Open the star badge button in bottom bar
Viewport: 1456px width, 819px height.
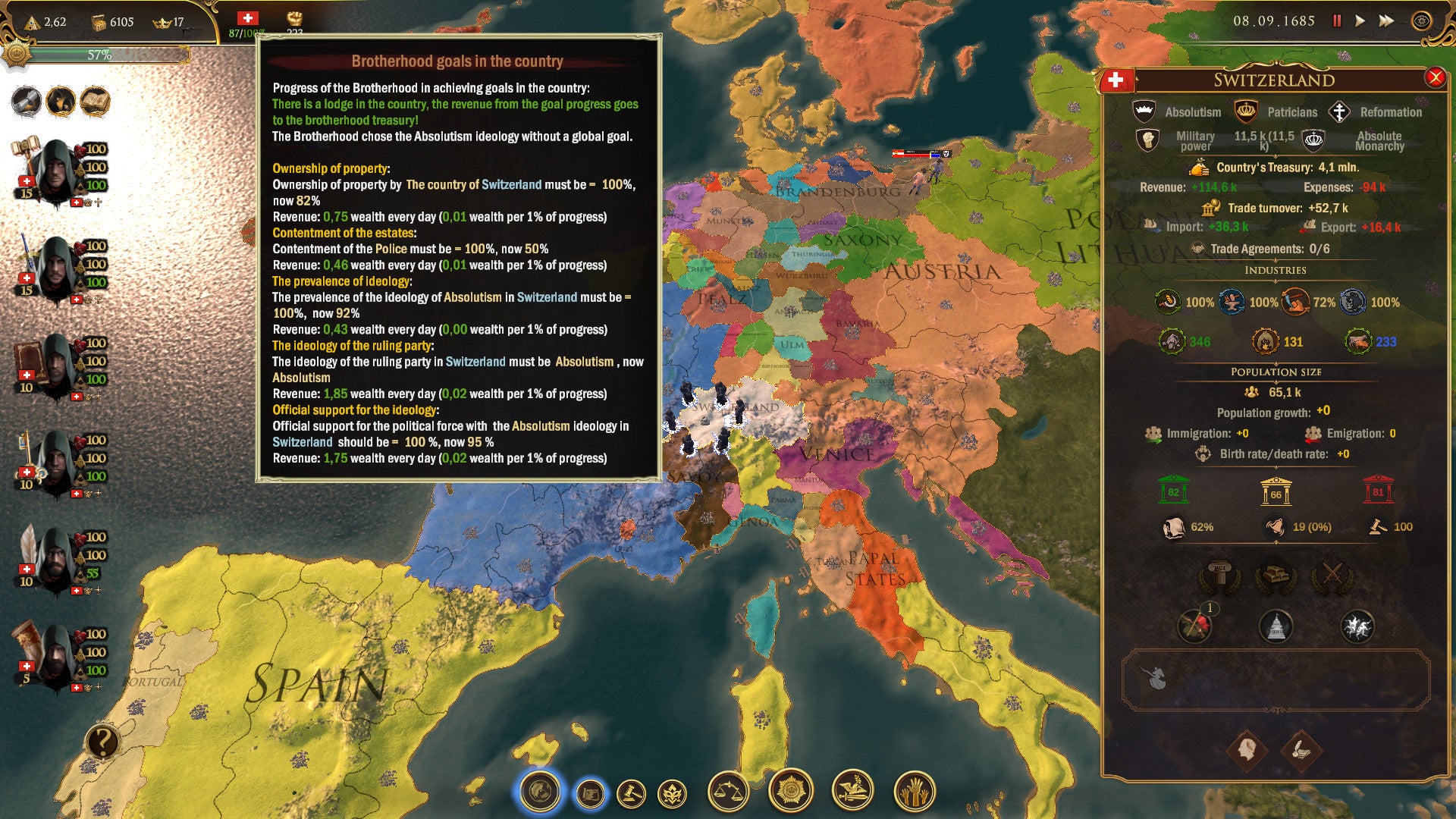click(x=790, y=791)
